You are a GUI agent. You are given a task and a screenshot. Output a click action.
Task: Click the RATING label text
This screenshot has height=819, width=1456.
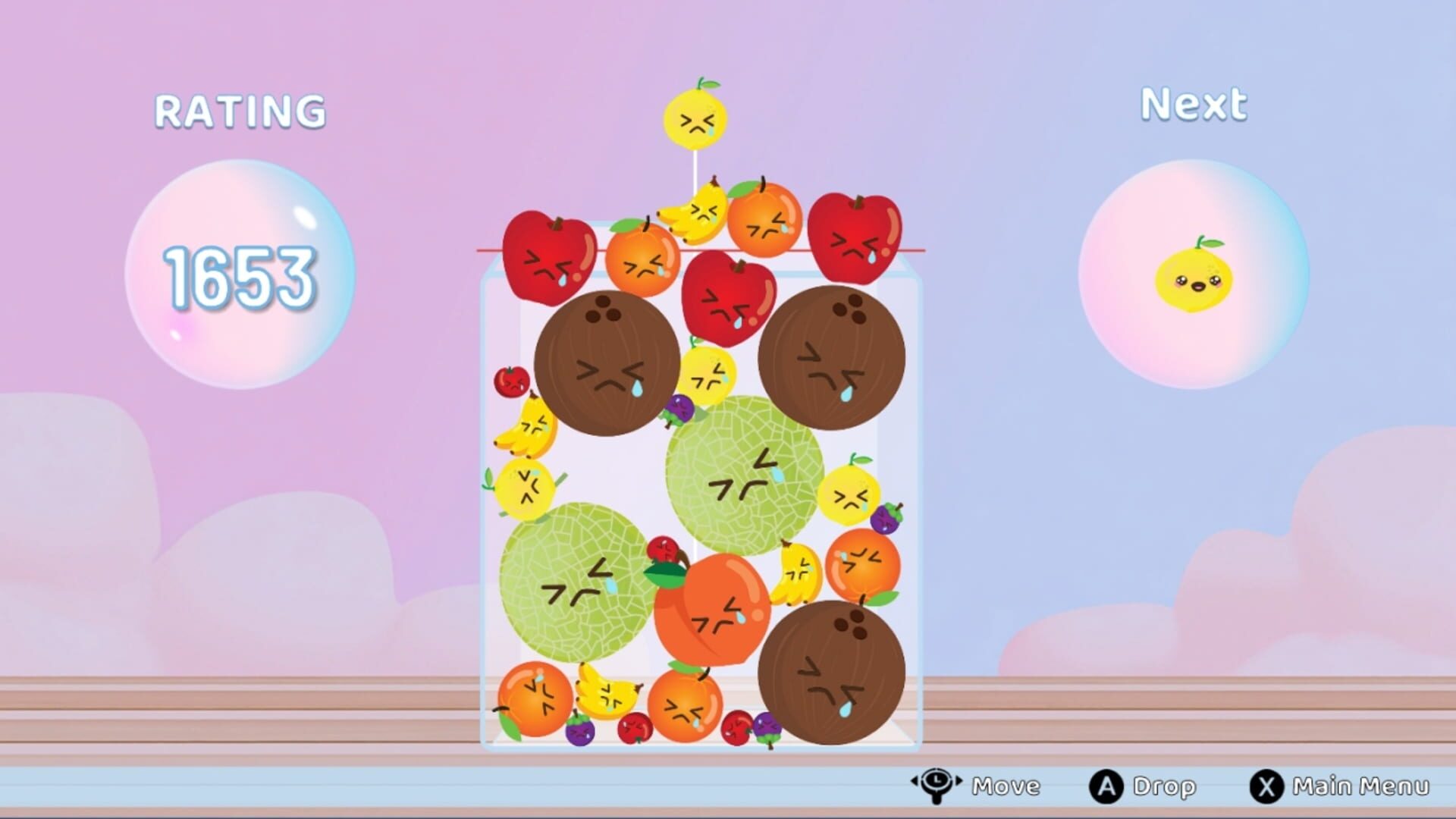click(239, 110)
